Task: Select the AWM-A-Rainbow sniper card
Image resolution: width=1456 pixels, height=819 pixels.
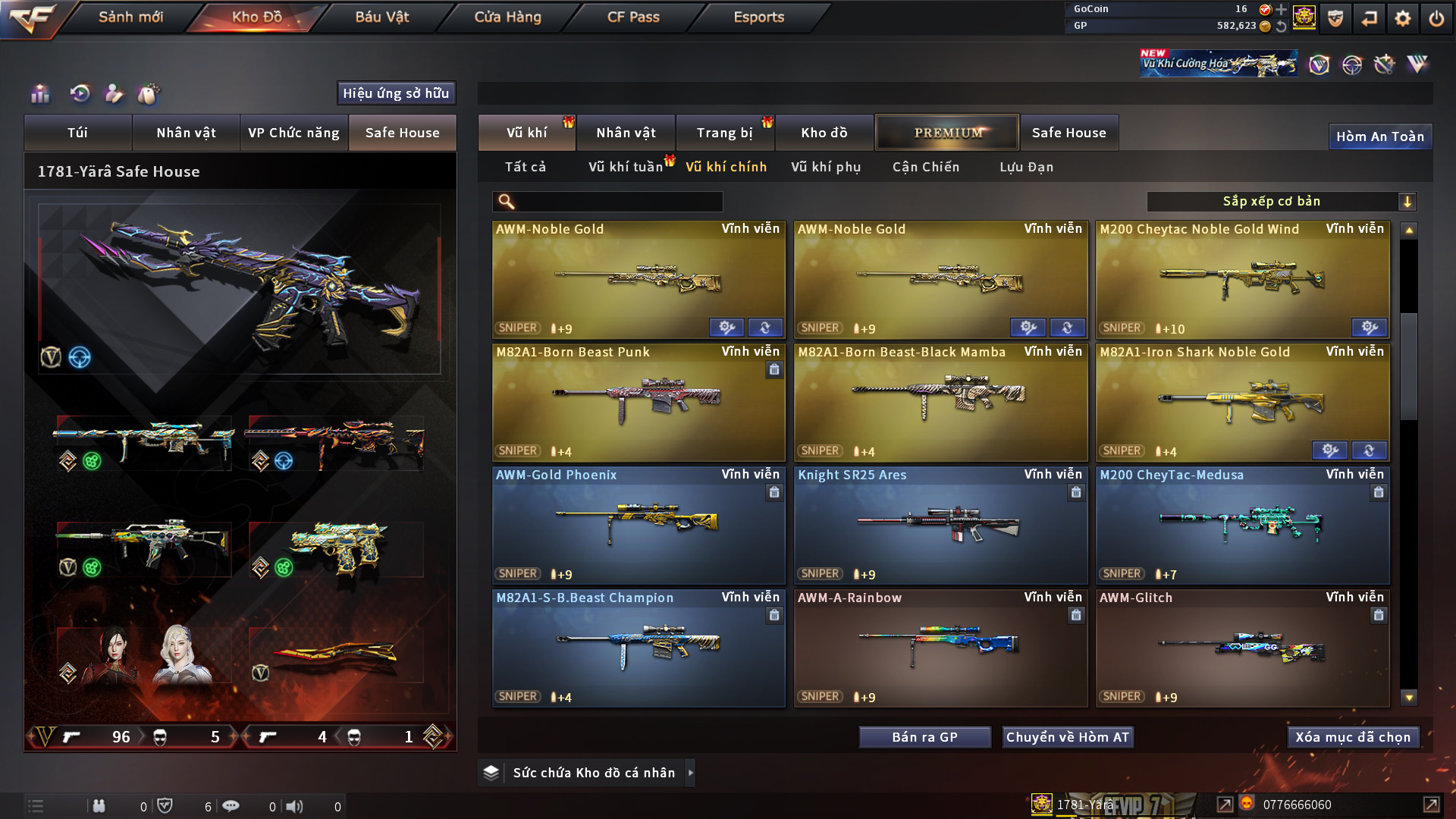Action: click(x=940, y=648)
